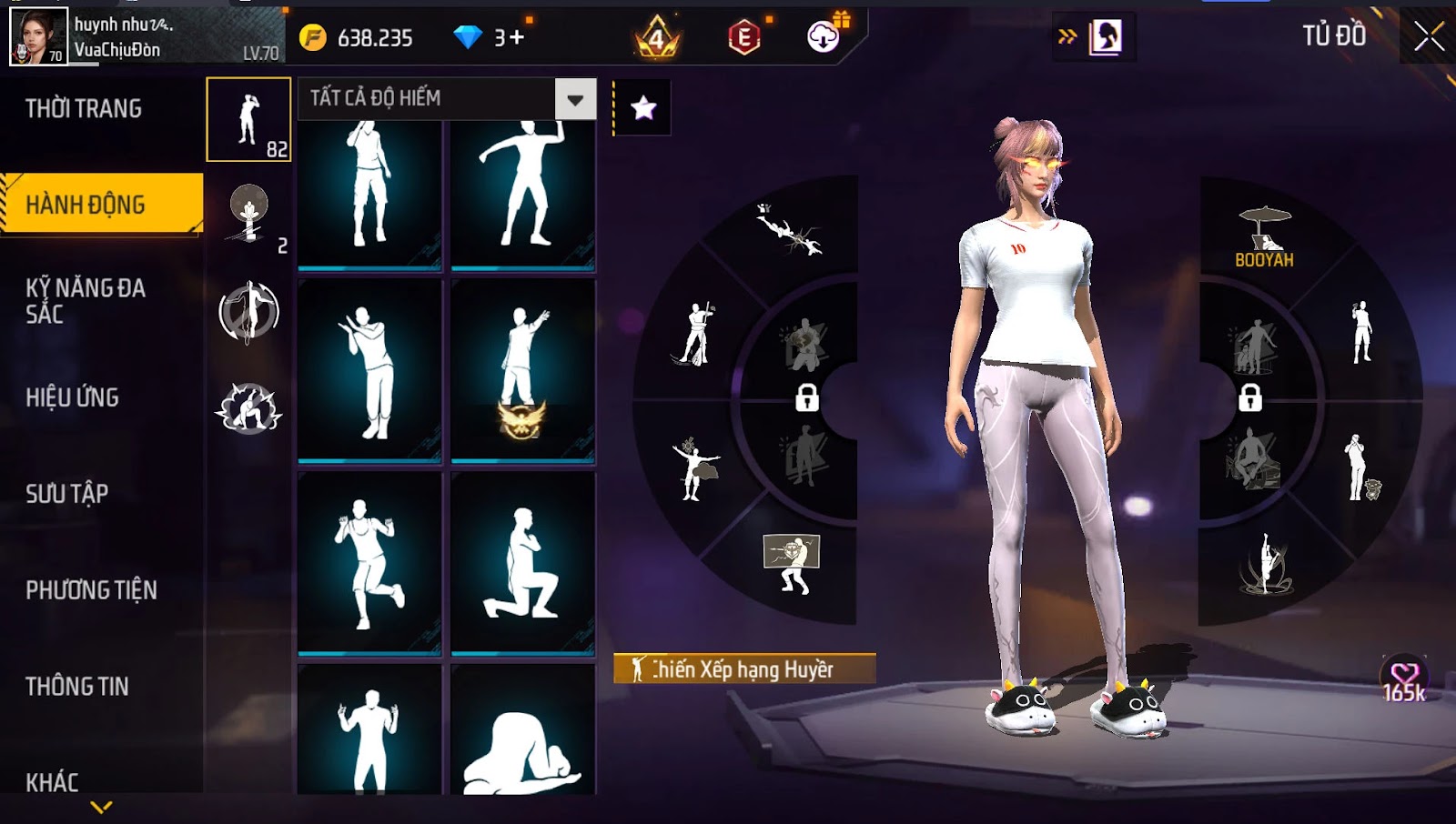Screen dimensions: 1456x824
Task: Open the emote sub-tab showing 82
Action: pos(248,120)
